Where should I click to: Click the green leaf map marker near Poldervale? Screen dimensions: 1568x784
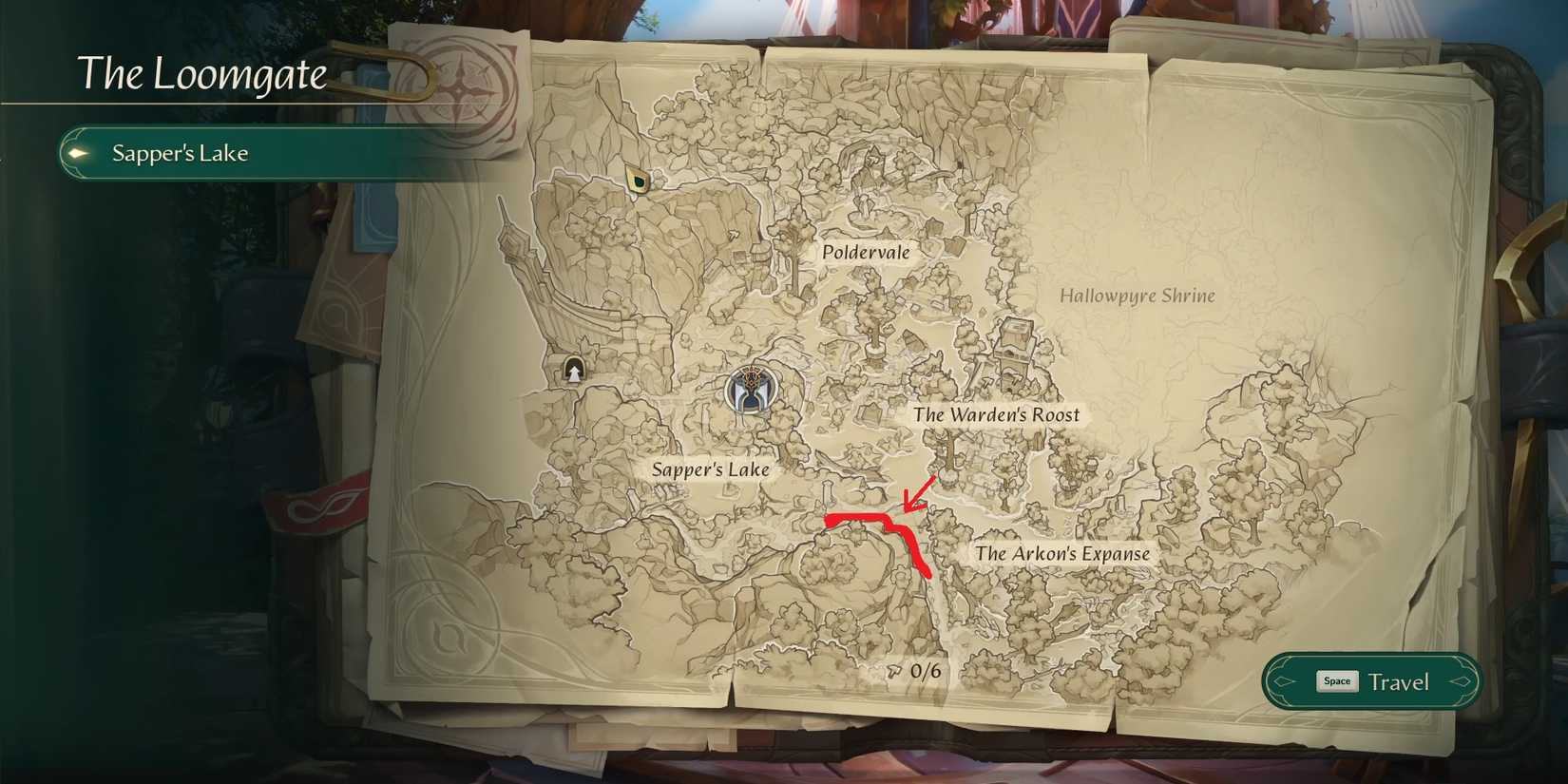coord(637,179)
